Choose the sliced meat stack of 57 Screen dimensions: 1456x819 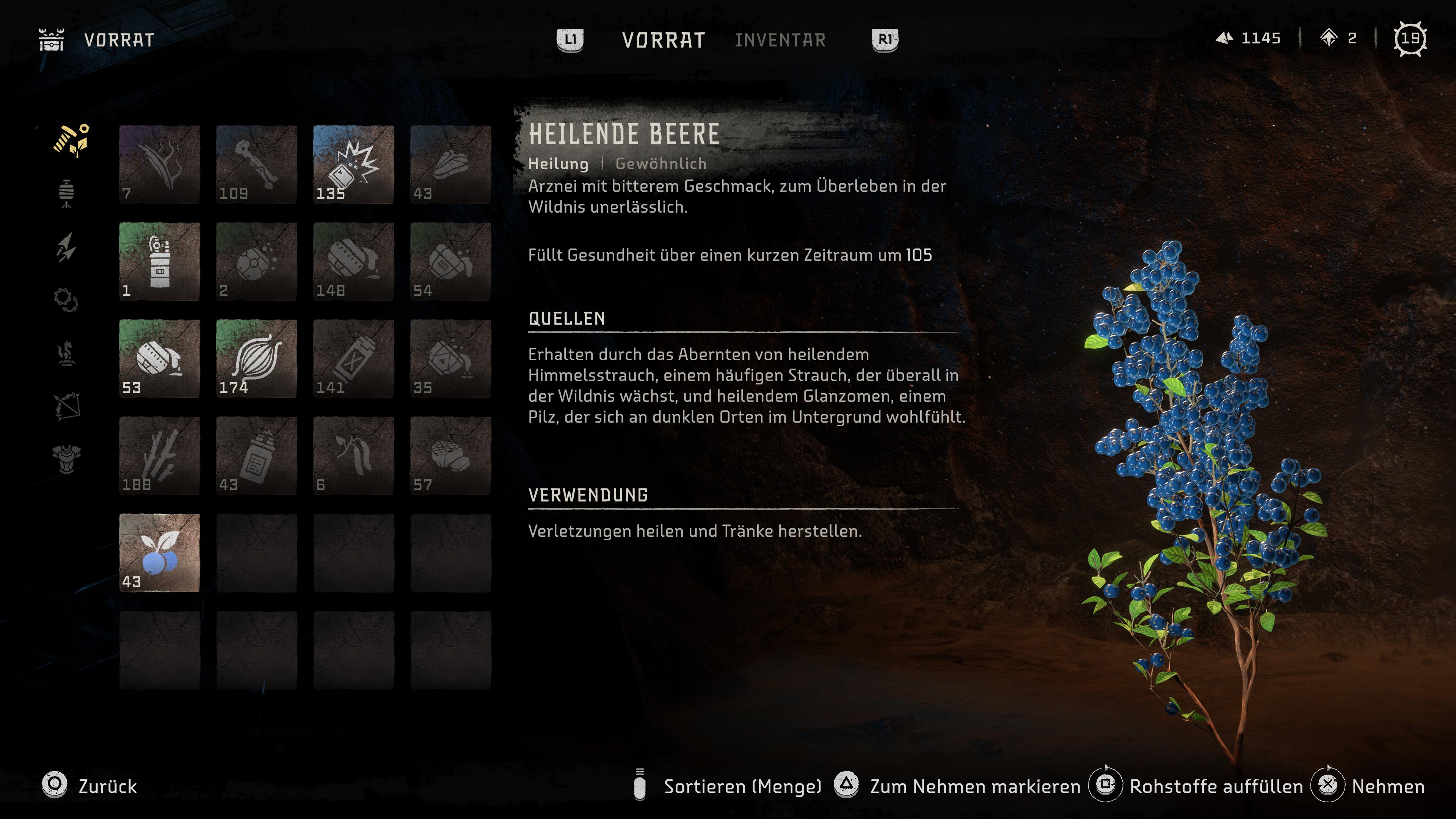point(450,455)
